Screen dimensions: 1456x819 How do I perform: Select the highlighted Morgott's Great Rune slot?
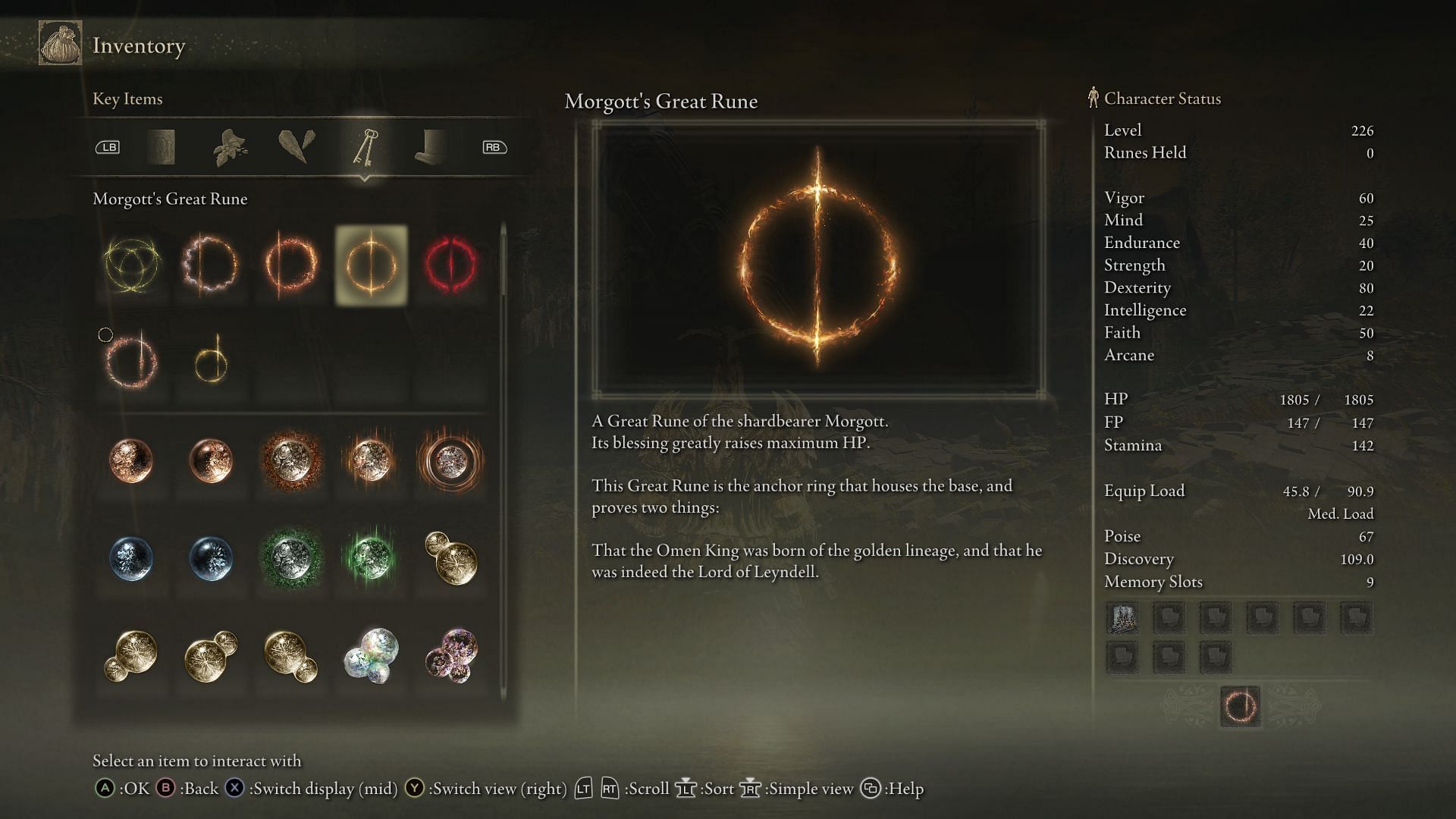pyautogui.click(x=371, y=265)
